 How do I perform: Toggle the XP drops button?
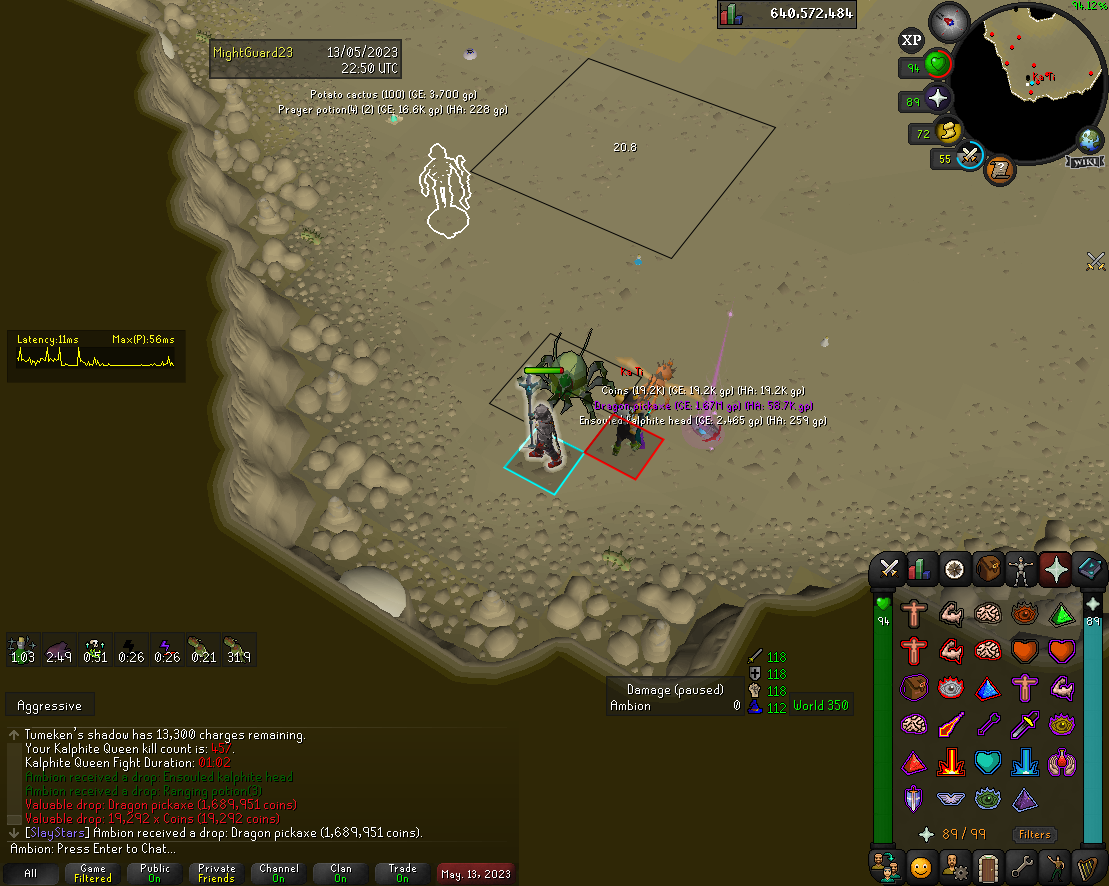point(911,40)
